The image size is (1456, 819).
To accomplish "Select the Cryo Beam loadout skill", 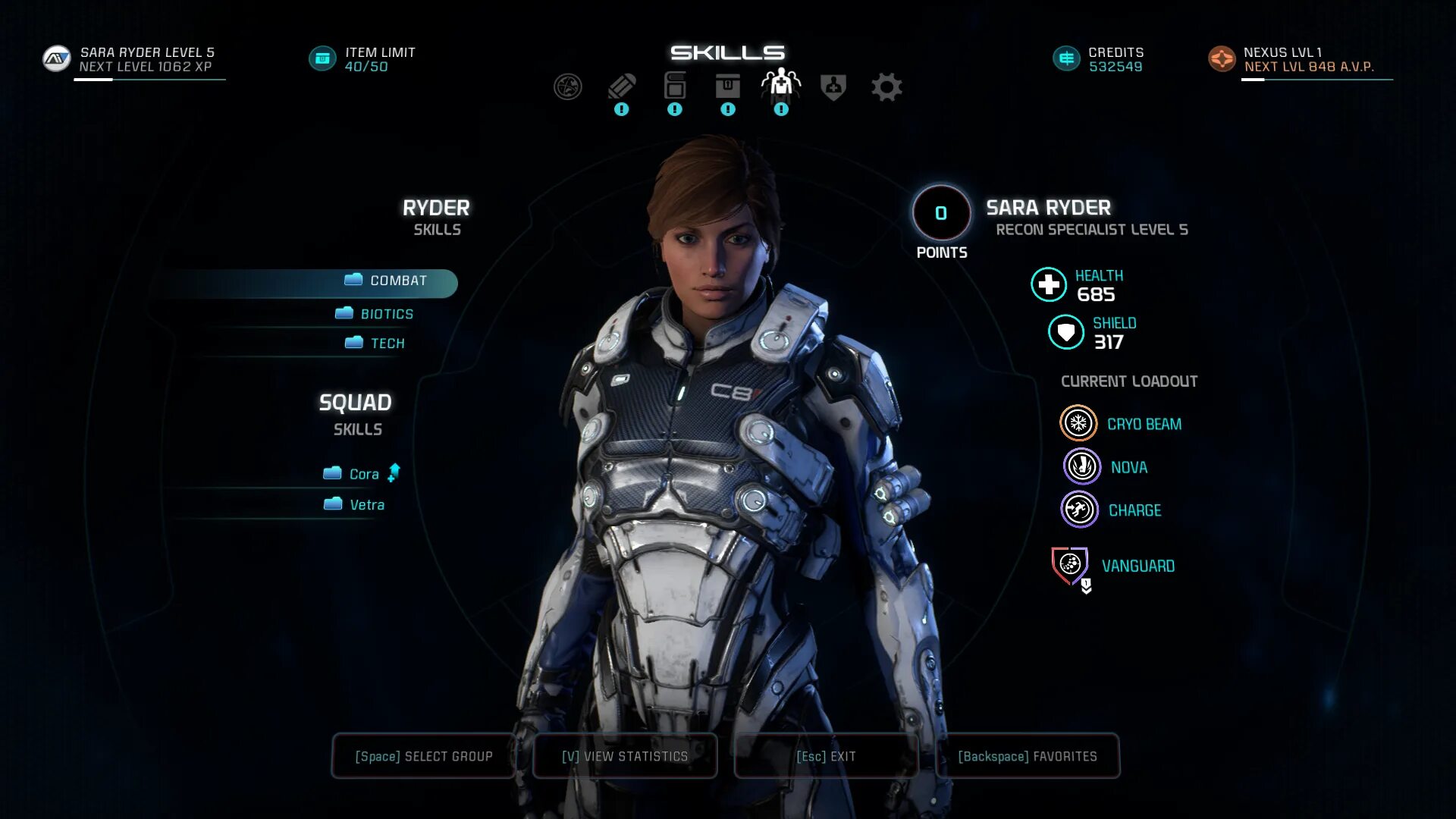I will pyautogui.click(x=1078, y=424).
